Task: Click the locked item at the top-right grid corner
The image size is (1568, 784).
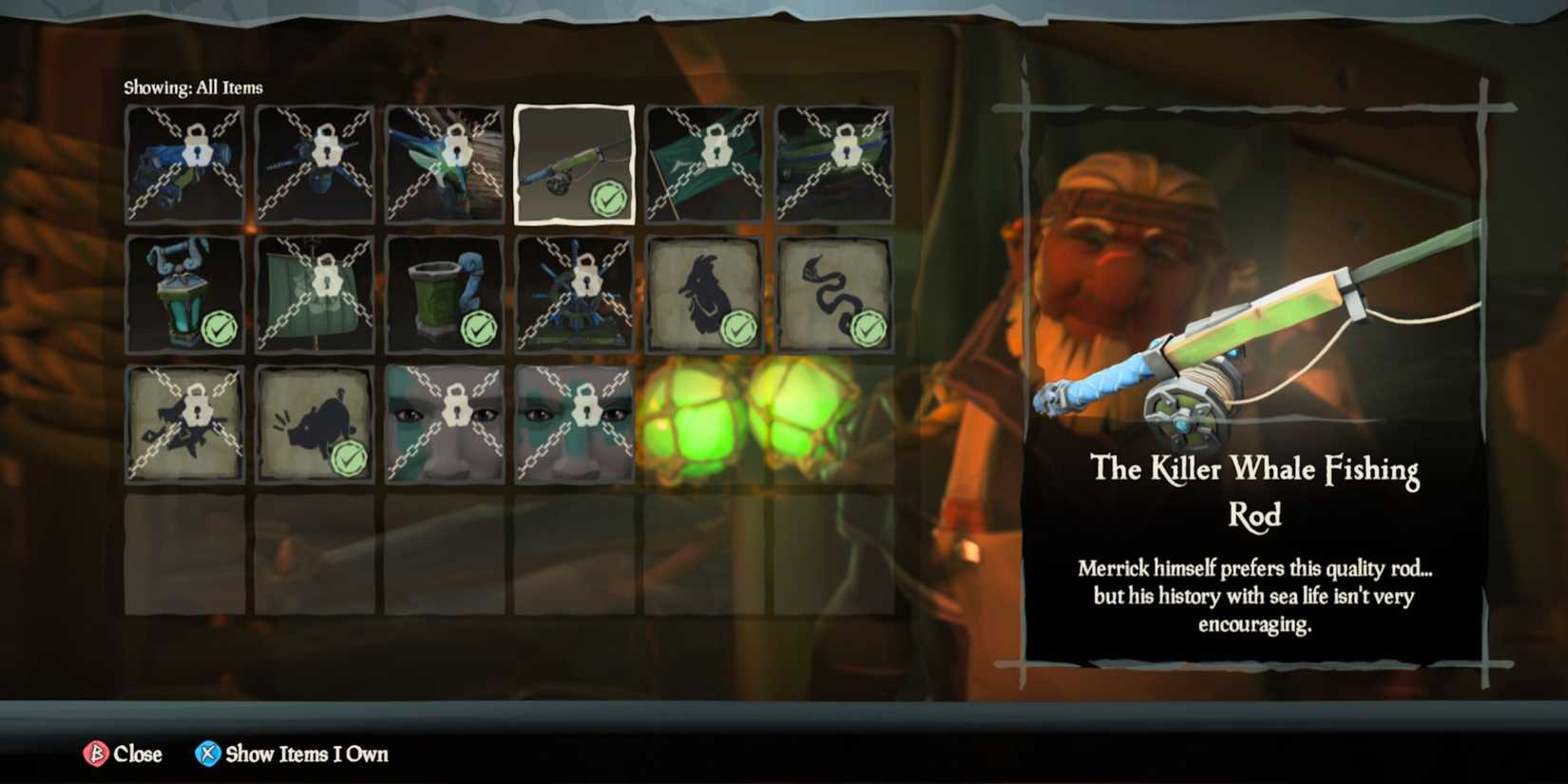Action: (834, 163)
